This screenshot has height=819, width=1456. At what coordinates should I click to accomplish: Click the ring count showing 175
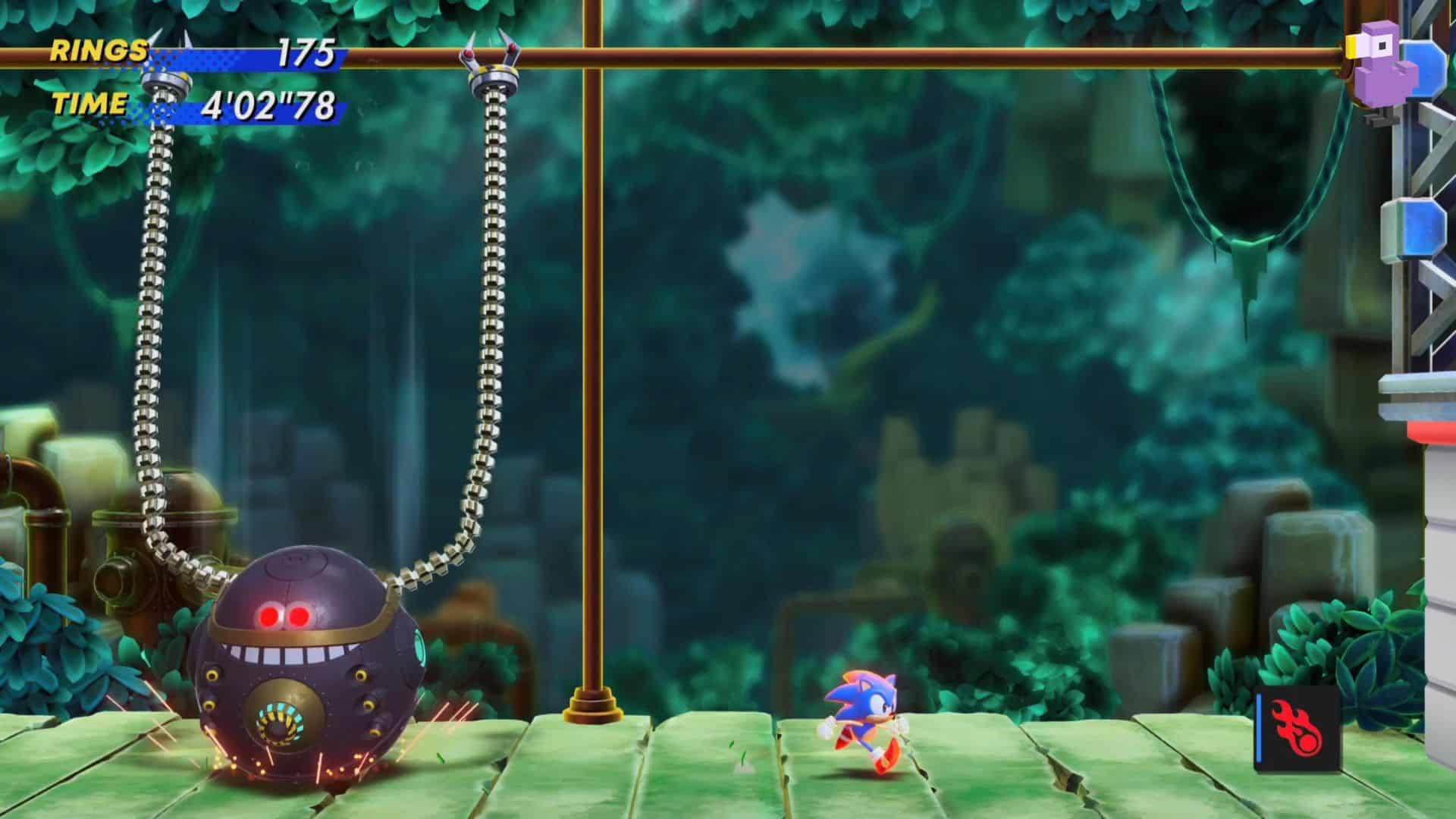(309, 52)
